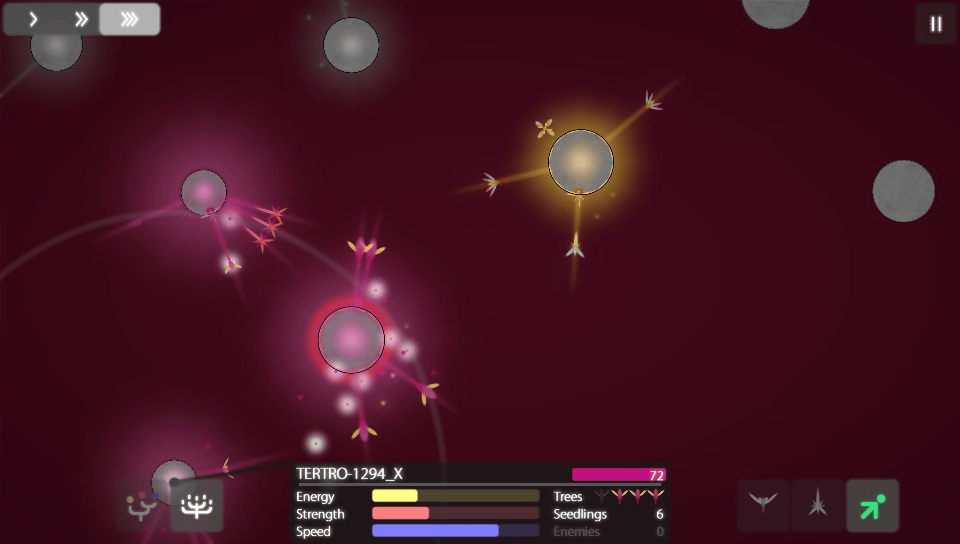Activate the green arrow send seedlings button
The height and width of the screenshot is (544, 960).
[872, 505]
